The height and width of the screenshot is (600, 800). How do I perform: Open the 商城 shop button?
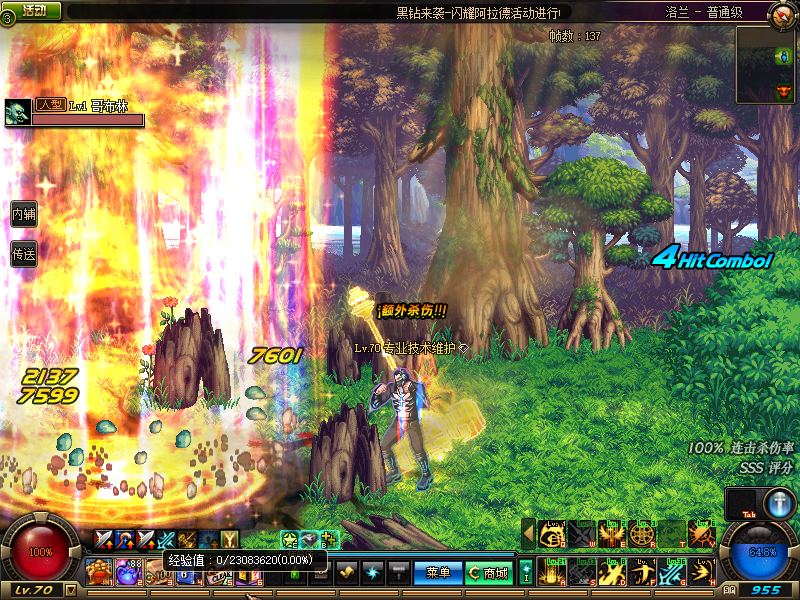click(x=489, y=573)
